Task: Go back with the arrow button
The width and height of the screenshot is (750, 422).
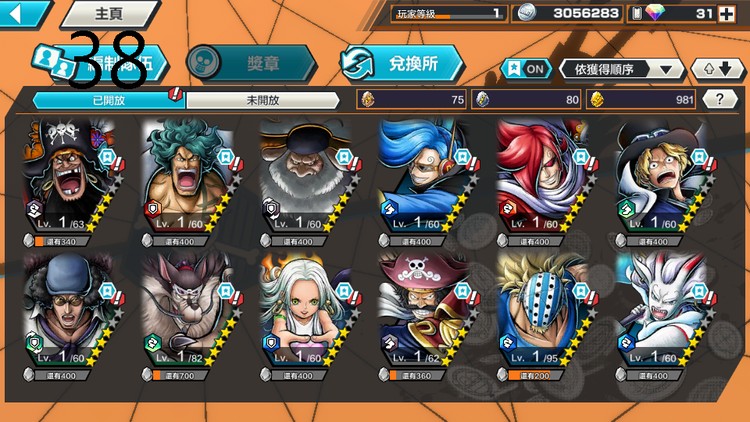Action: coord(24,13)
